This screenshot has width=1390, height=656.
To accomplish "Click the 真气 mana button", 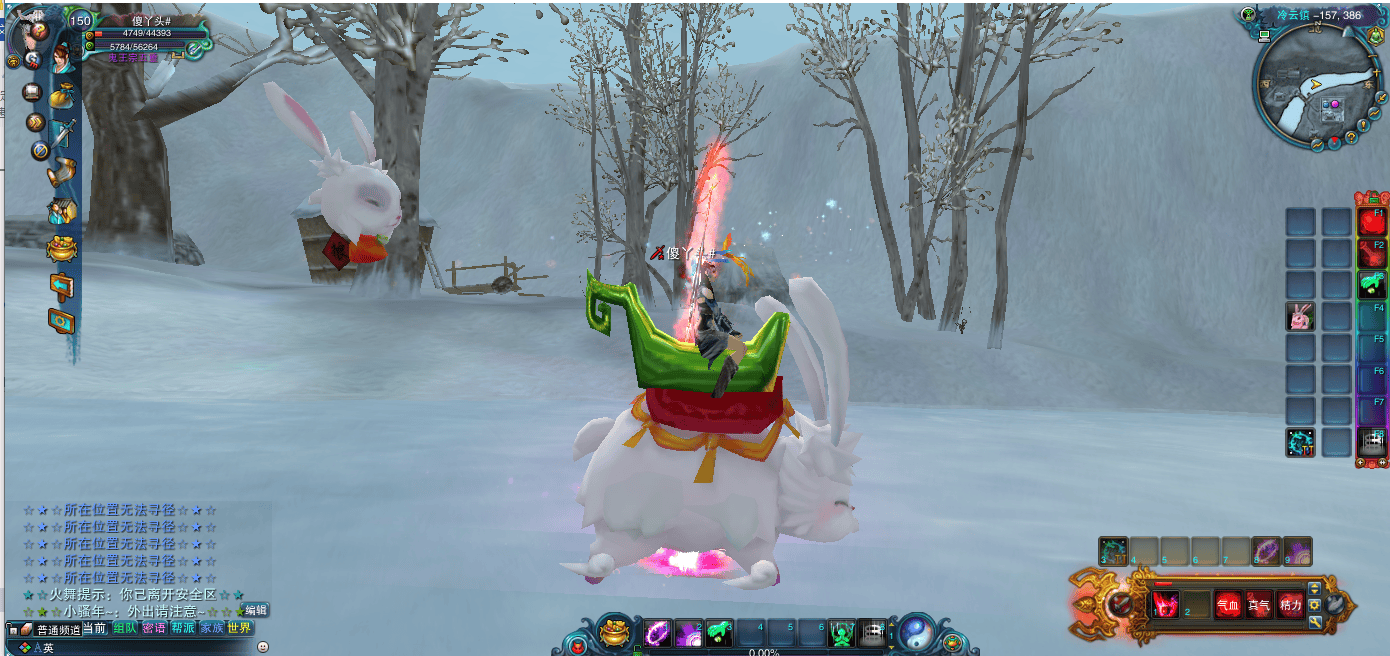I will tap(1259, 604).
